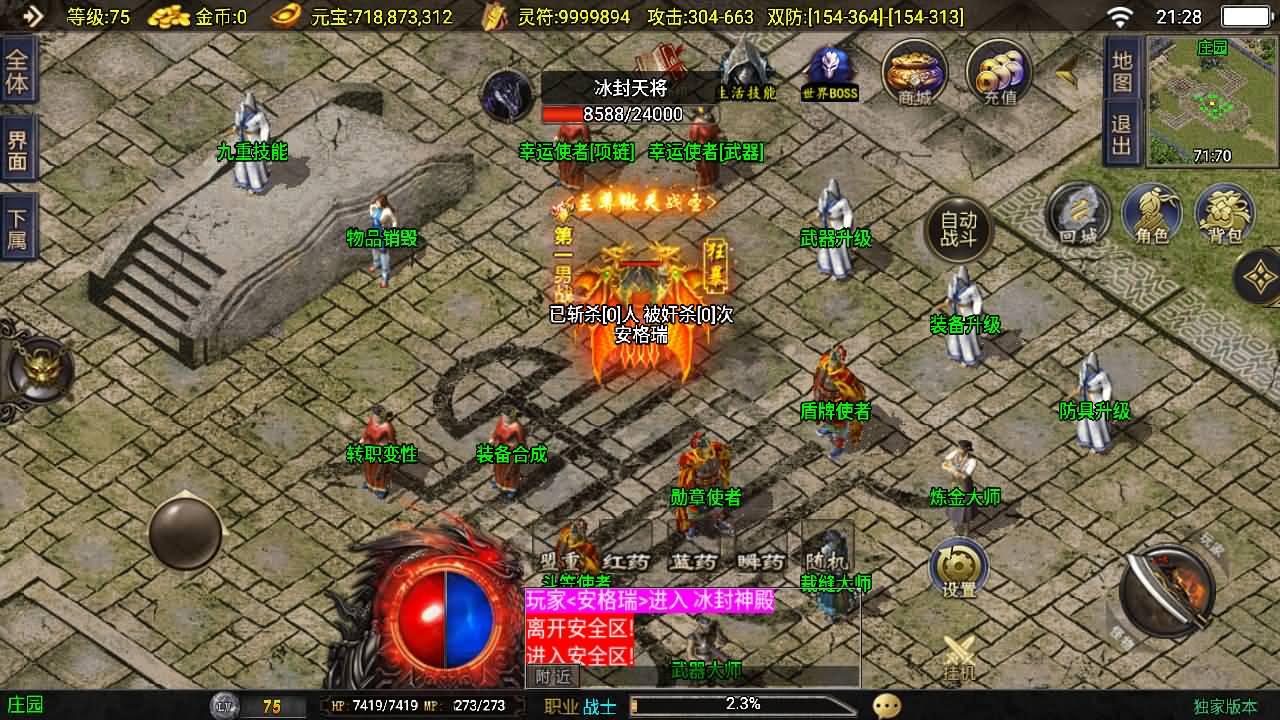Enable 自动战斗 auto-battle mode

click(x=958, y=228)
